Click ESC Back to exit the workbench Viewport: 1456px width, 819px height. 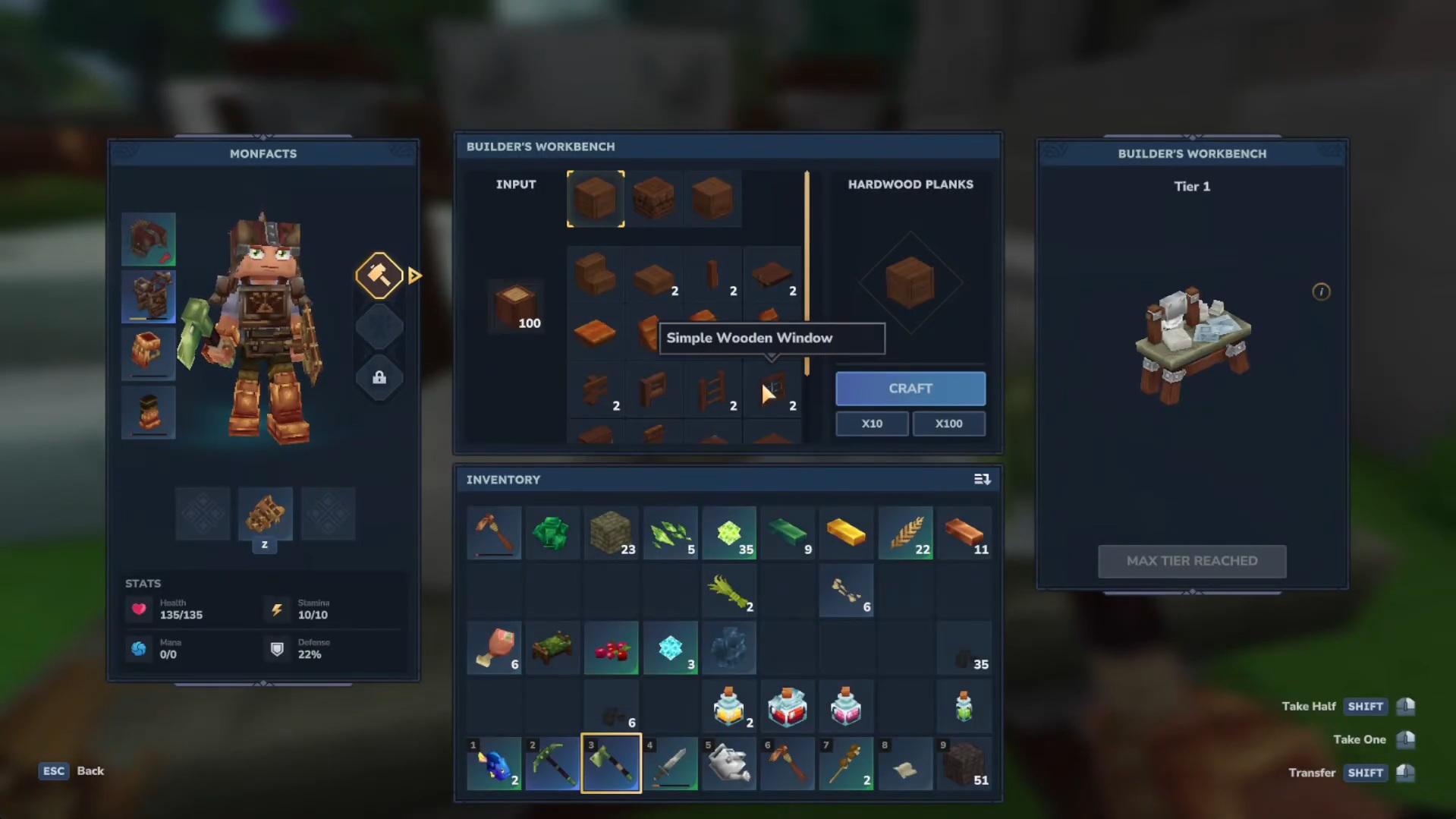[71, 770]
